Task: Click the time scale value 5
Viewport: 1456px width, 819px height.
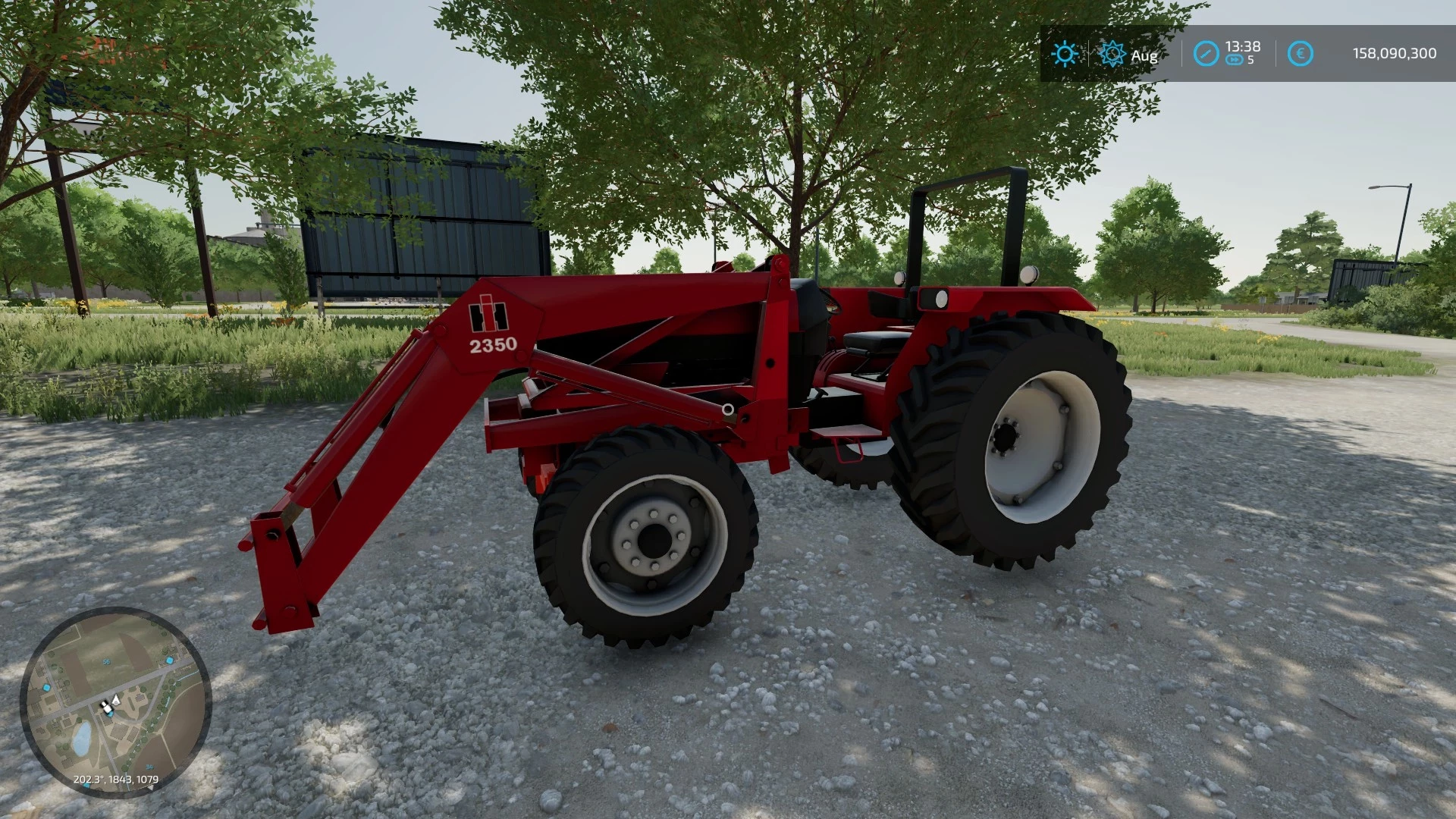Action: point(1250,58)
